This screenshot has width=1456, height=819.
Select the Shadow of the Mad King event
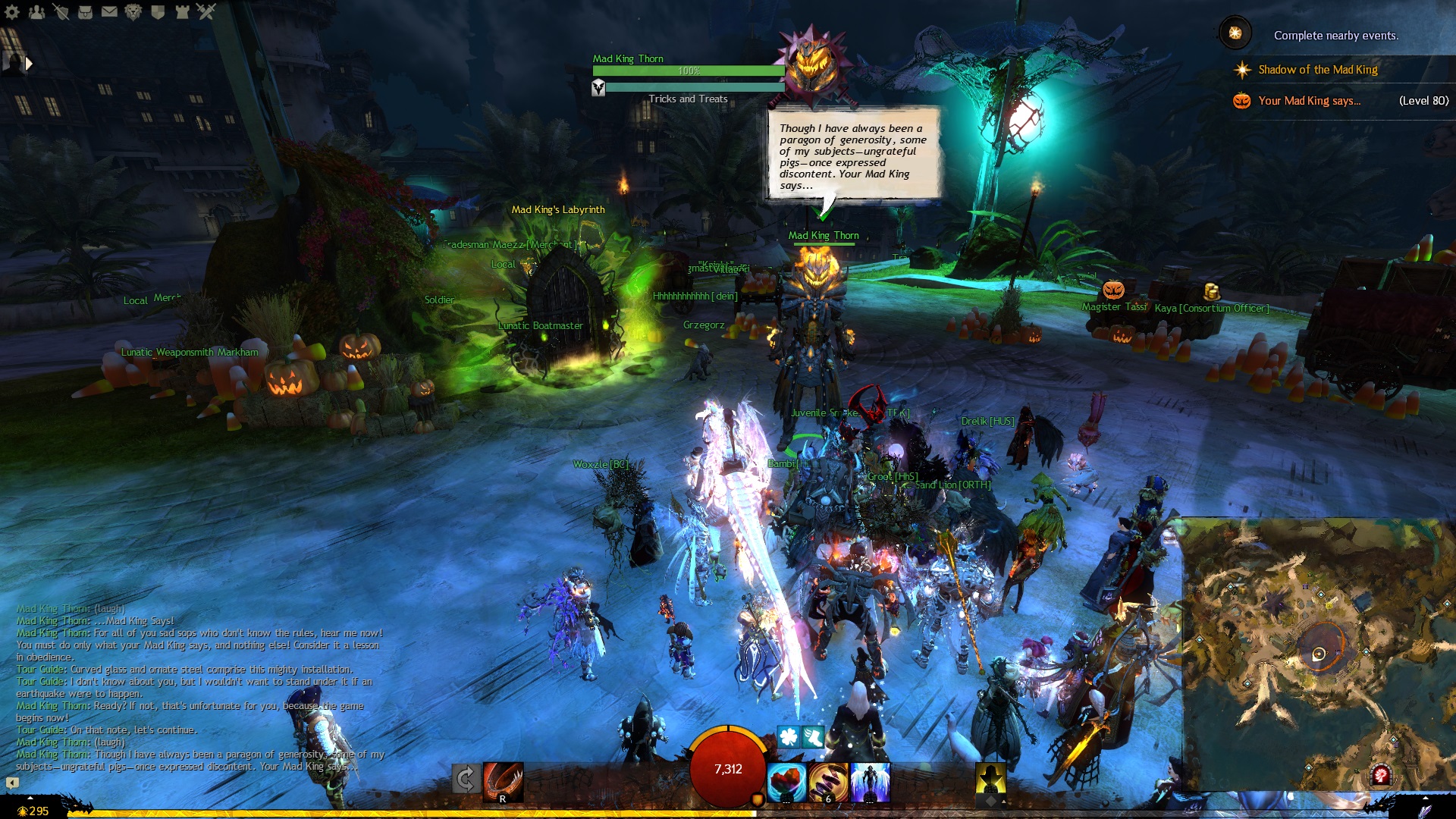[1317, 70]
